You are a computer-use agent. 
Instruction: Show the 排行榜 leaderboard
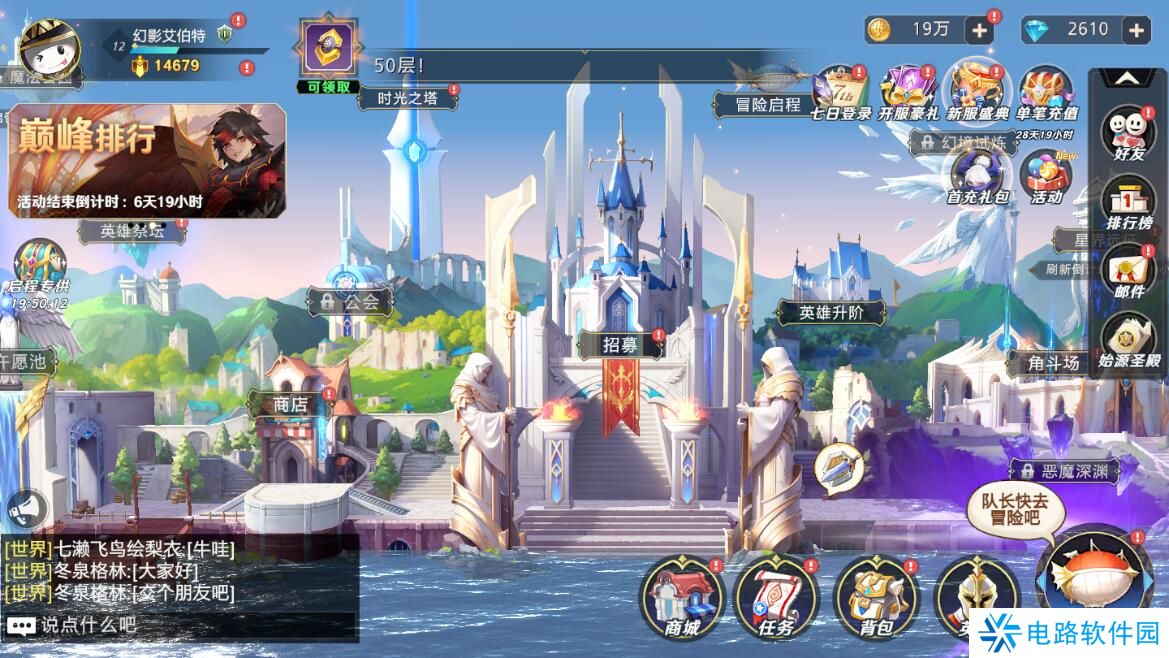[x=1127, y=203]
